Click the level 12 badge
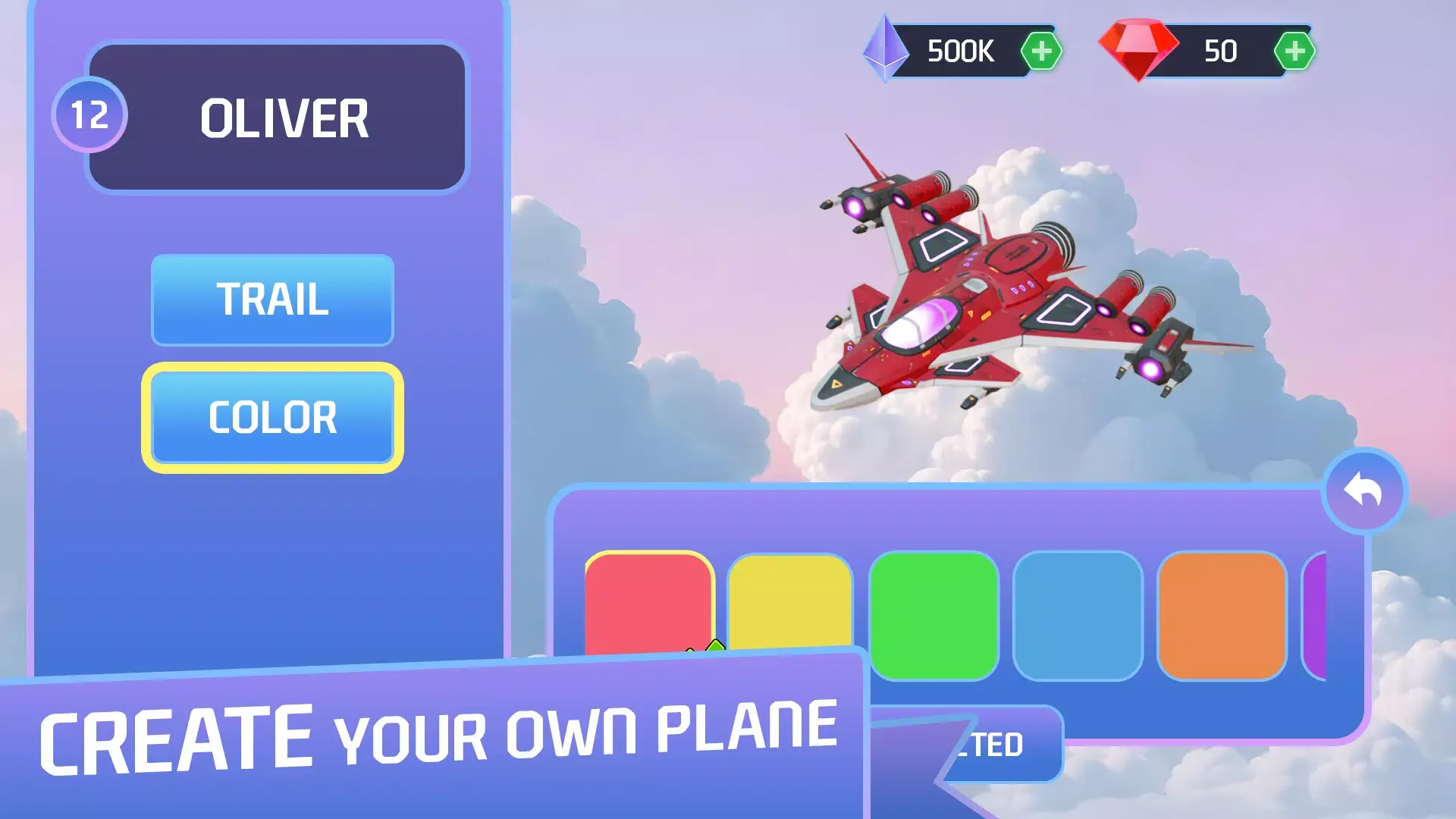The image size is (1456, 819). [x=89, y=115]
